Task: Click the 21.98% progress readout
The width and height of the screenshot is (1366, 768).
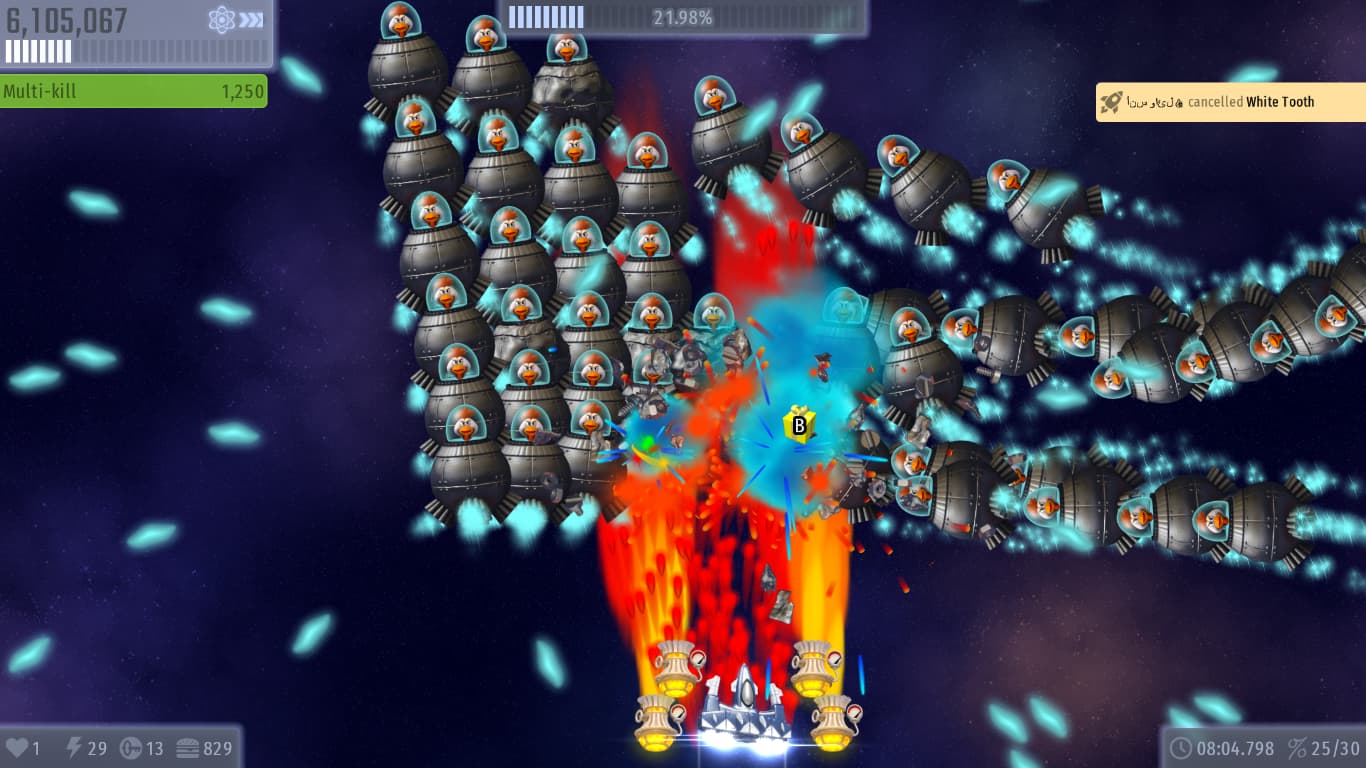Action: 683,17
